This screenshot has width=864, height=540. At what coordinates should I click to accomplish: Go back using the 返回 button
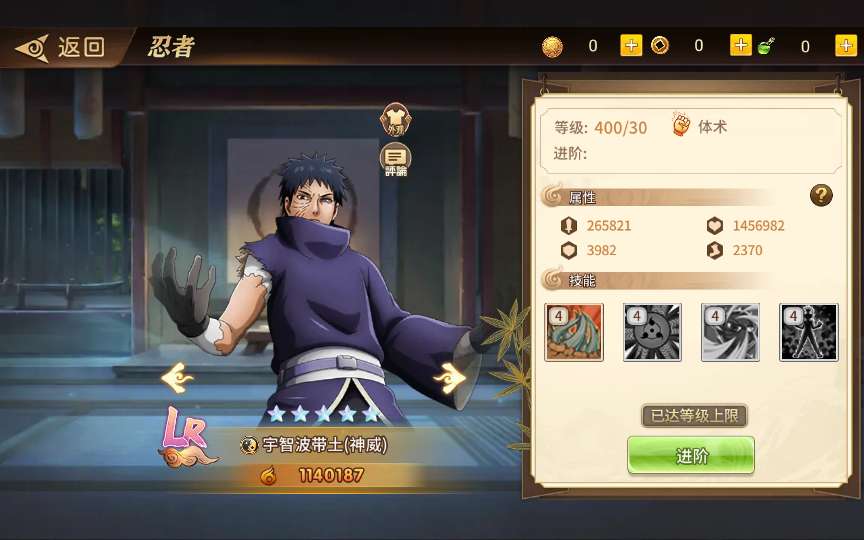62,46
